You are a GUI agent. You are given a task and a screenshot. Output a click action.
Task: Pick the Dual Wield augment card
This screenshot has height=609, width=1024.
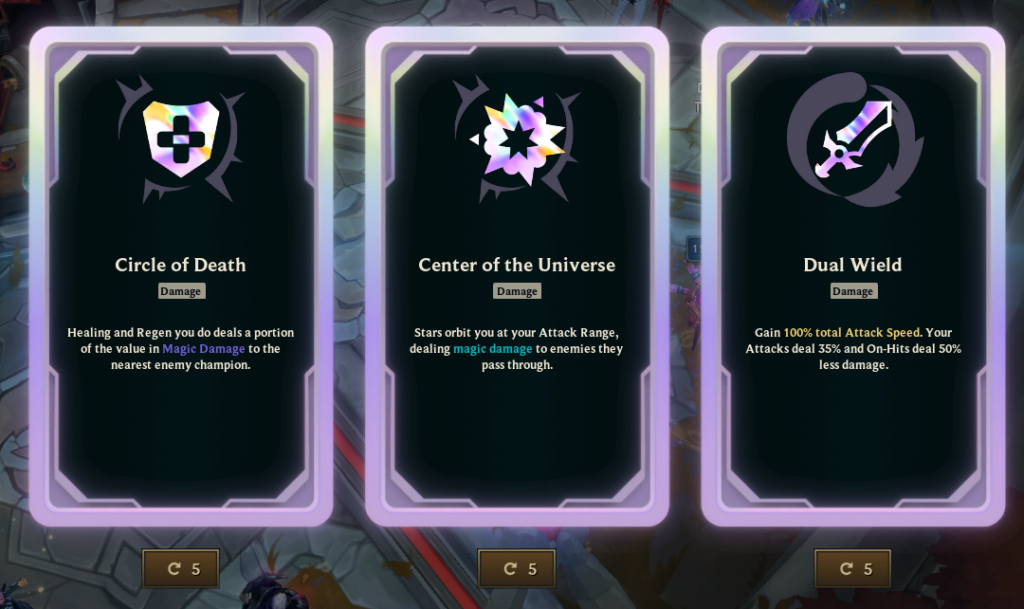coord(853,276)
